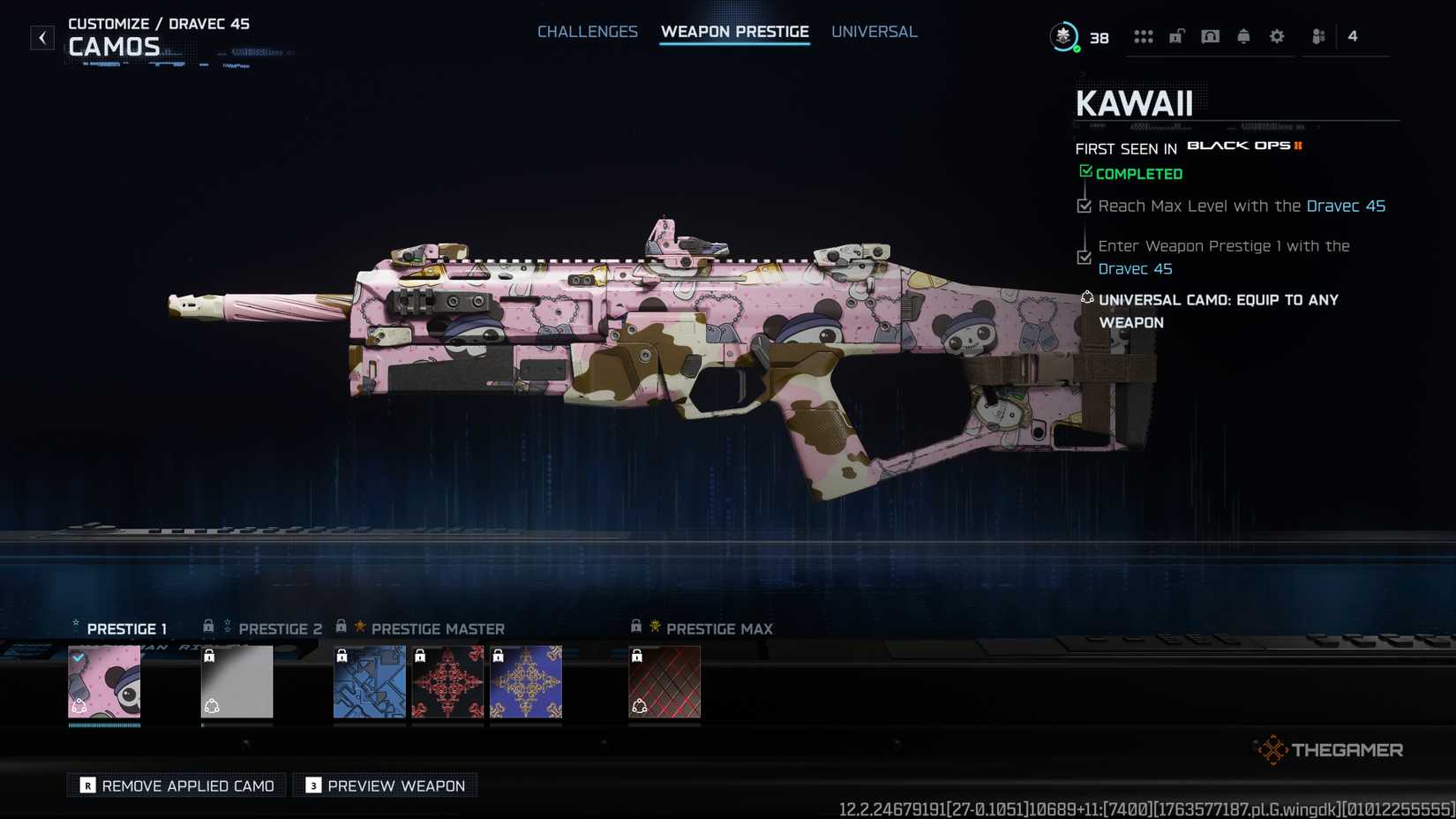Expand the back arrow to leave Camos screen
1456x819 pixels.
41,37
